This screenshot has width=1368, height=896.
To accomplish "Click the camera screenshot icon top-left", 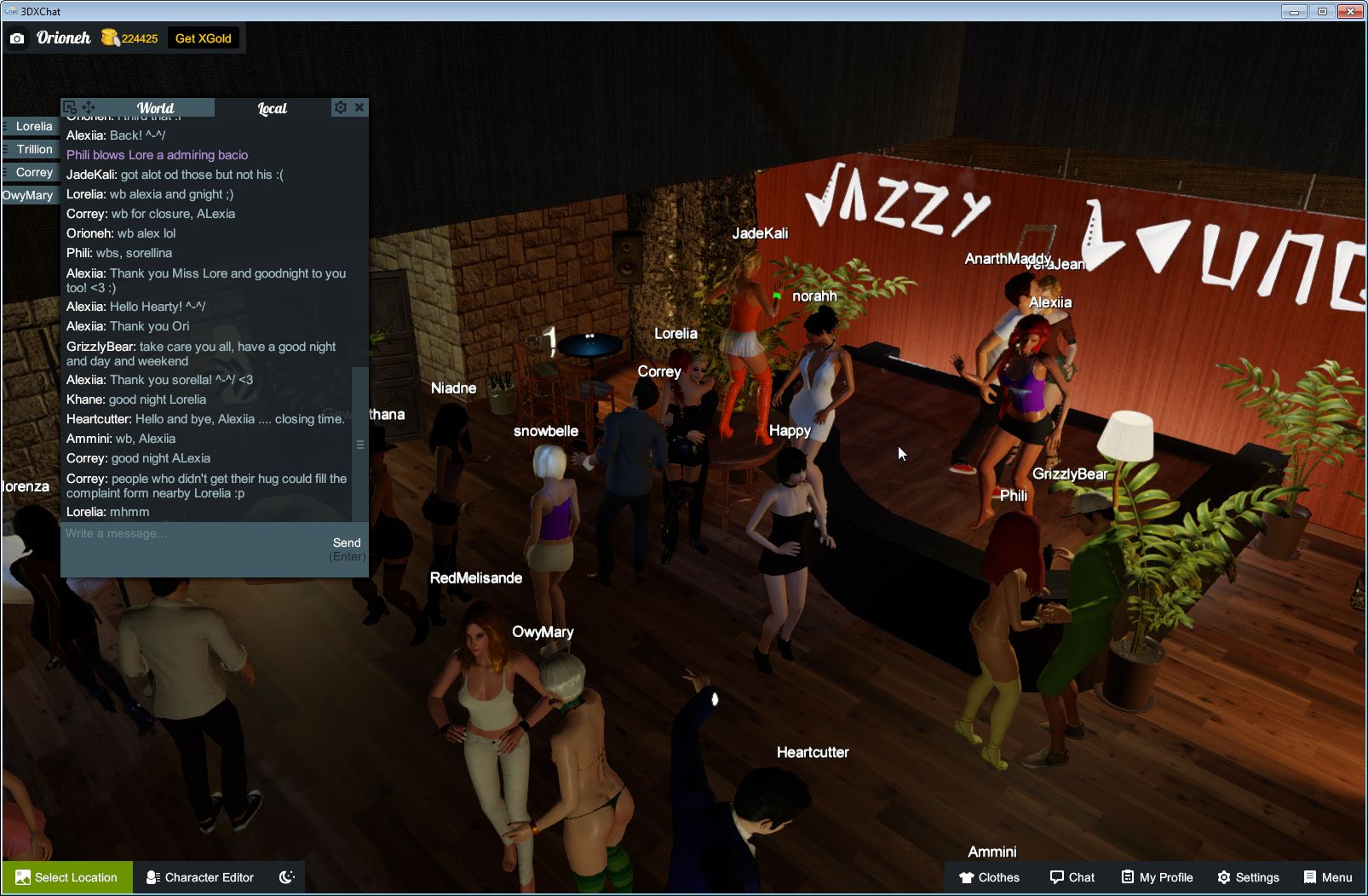I will (16, 38).
